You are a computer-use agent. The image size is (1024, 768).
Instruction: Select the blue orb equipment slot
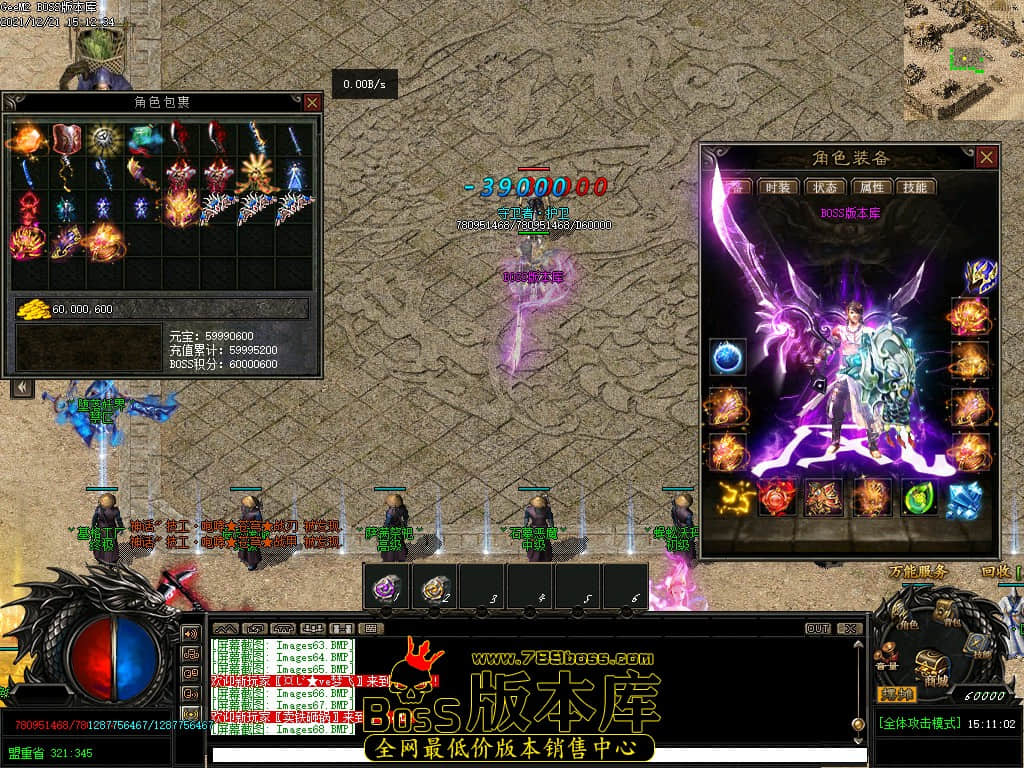[x=727, y=357]
